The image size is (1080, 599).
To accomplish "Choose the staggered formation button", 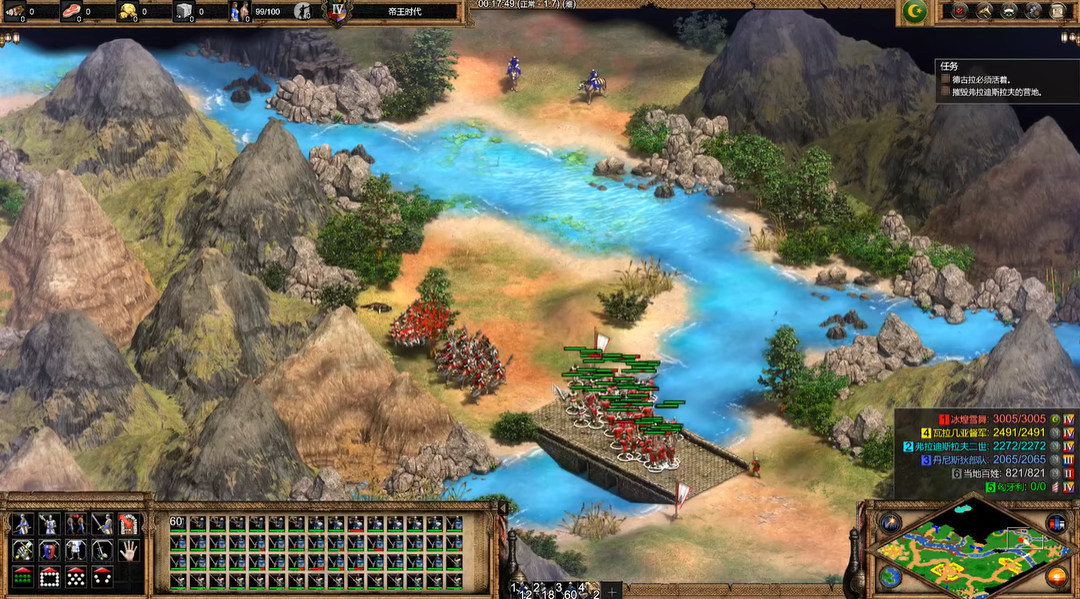I will coord(75,577).
